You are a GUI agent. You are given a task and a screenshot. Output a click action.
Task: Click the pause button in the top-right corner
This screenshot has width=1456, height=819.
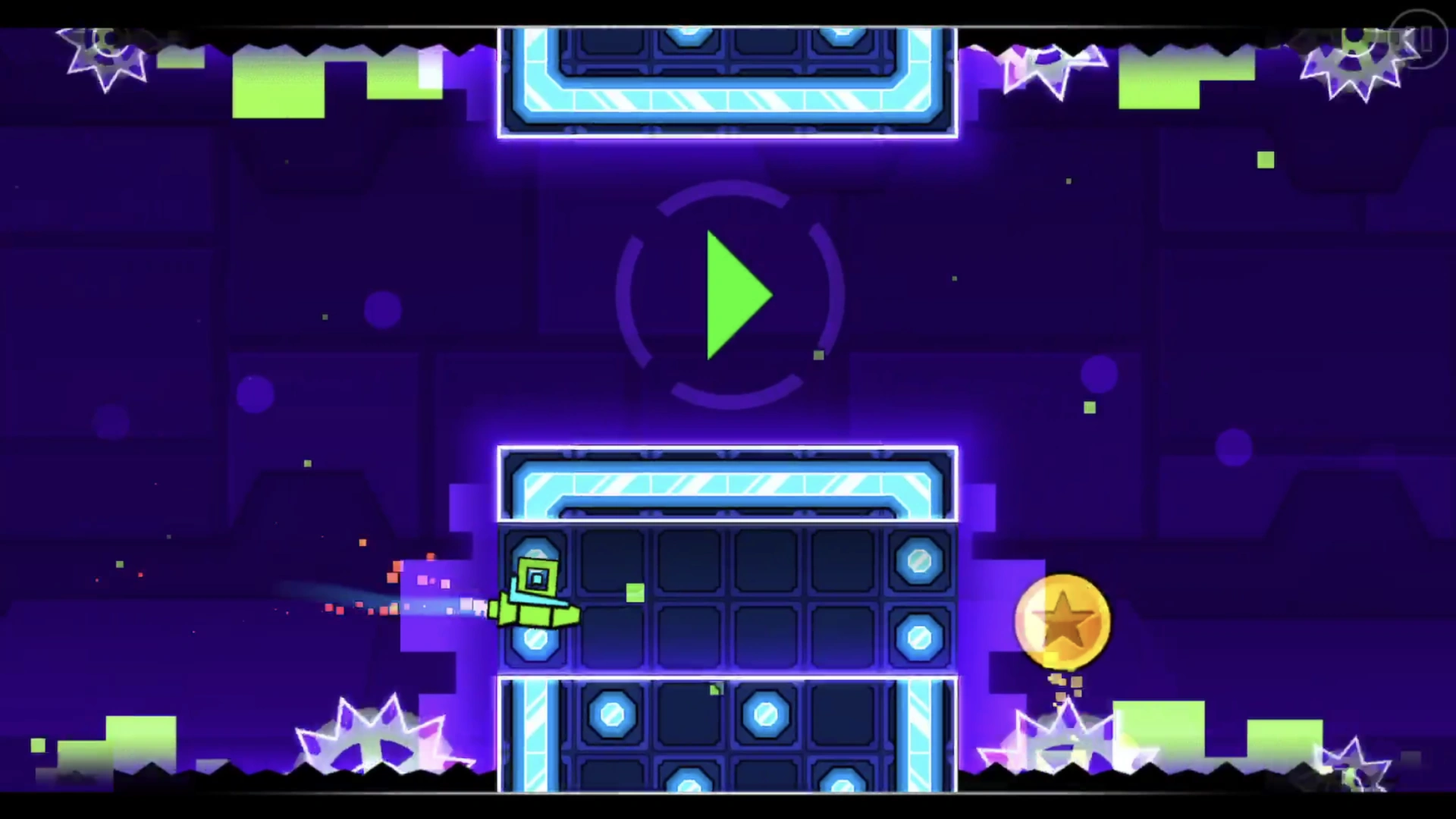(1421, 39)
